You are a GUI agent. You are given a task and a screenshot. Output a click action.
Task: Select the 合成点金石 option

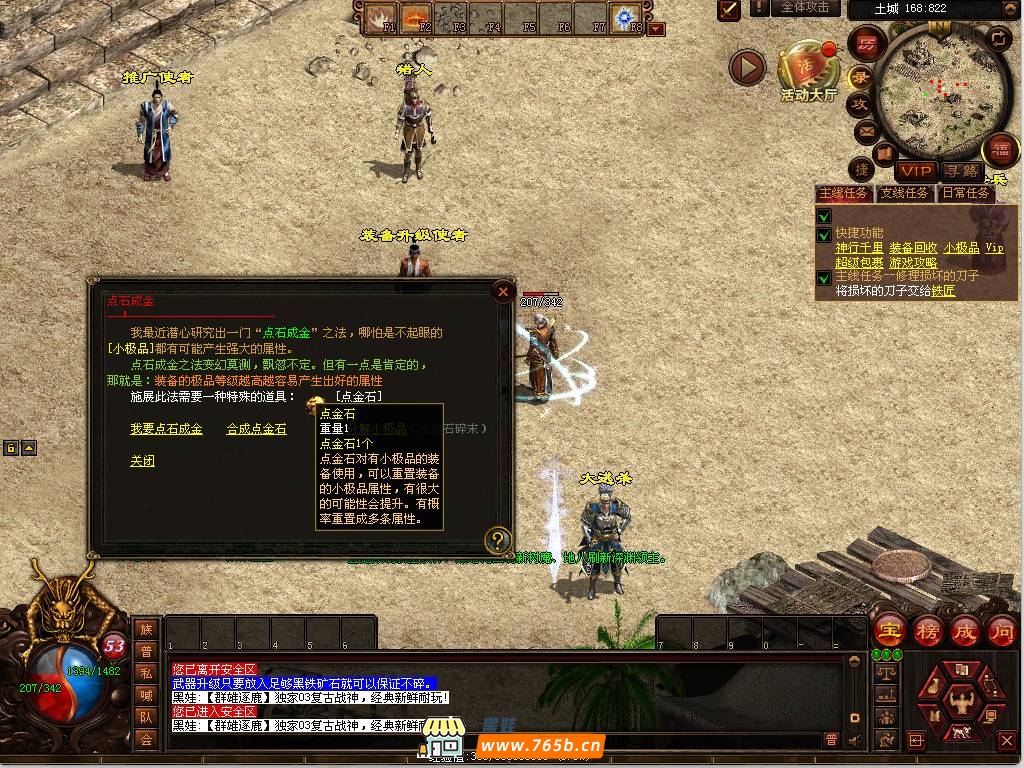click(256, 429)
